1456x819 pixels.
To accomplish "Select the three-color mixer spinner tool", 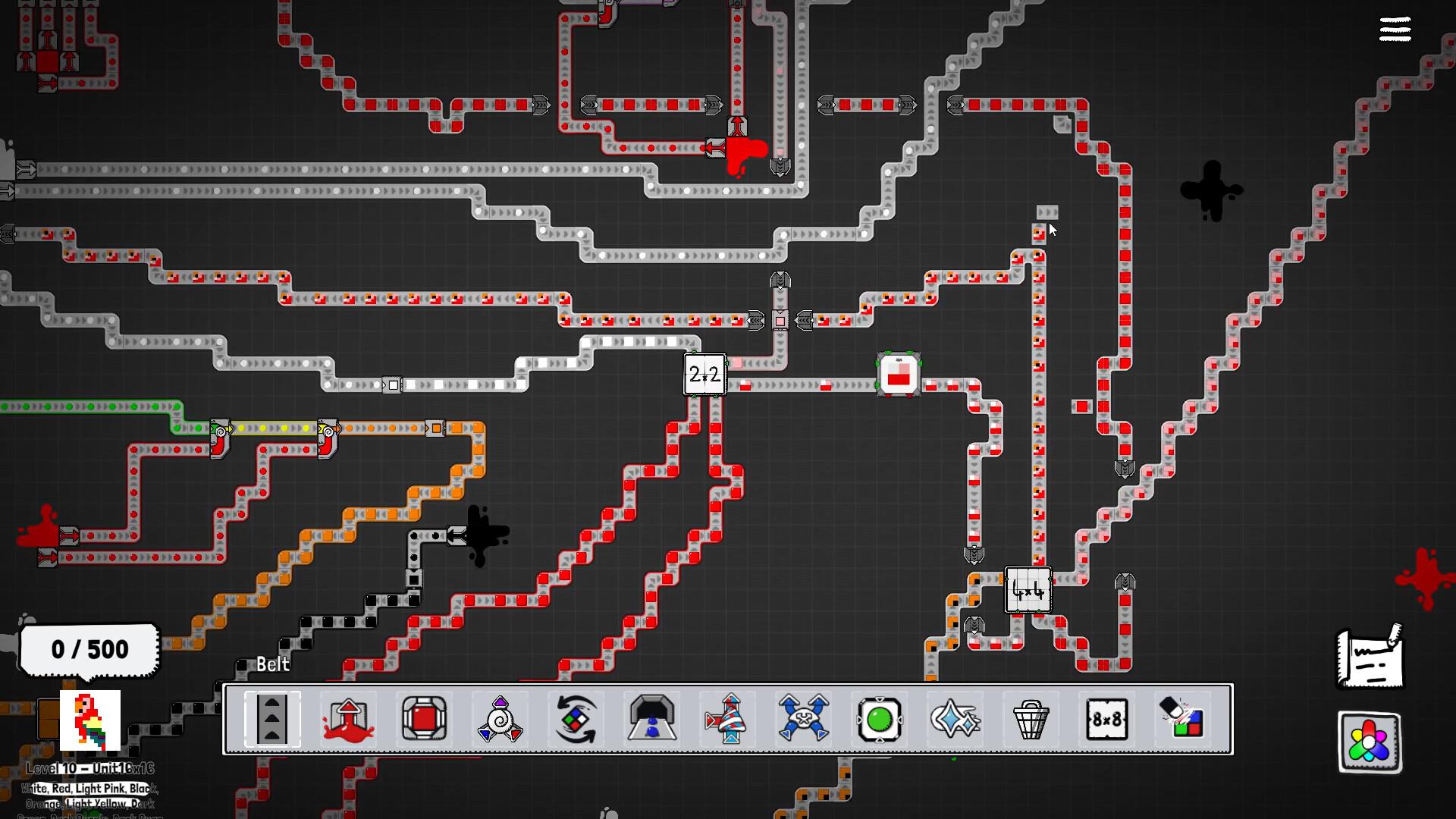I will (x=500, y=720).
